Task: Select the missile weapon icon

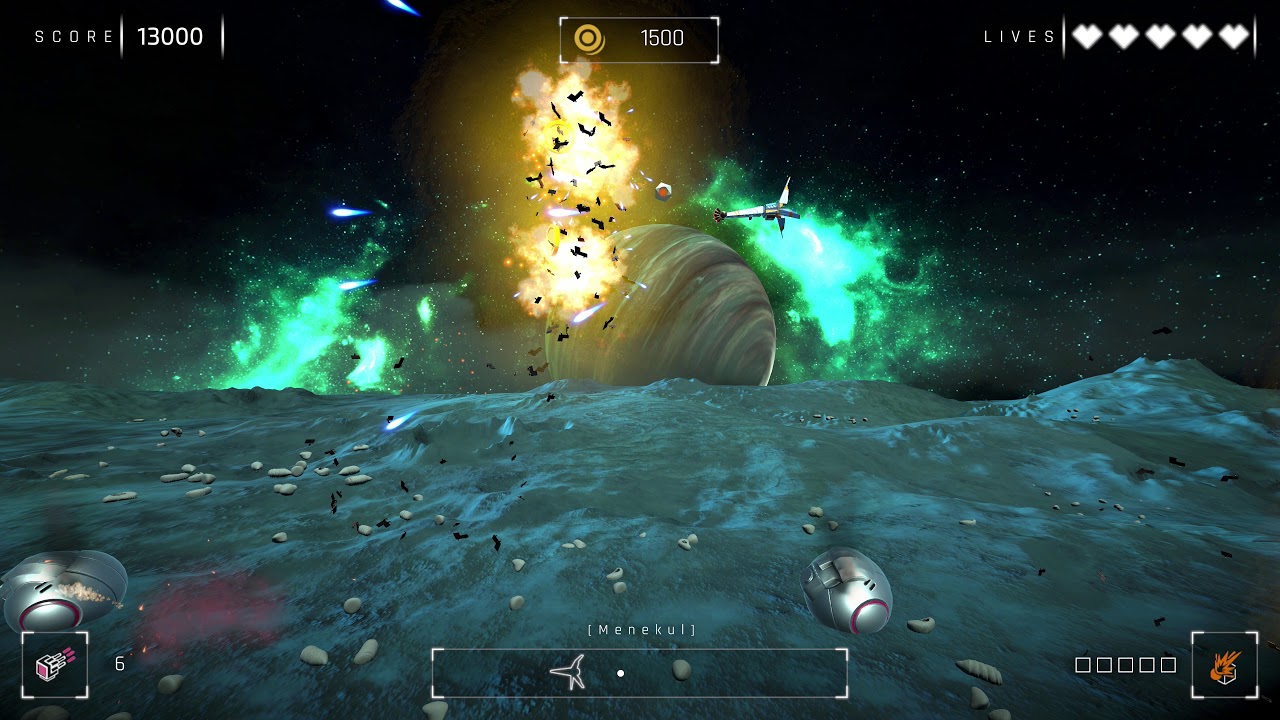Action: (x=54, y=665)
